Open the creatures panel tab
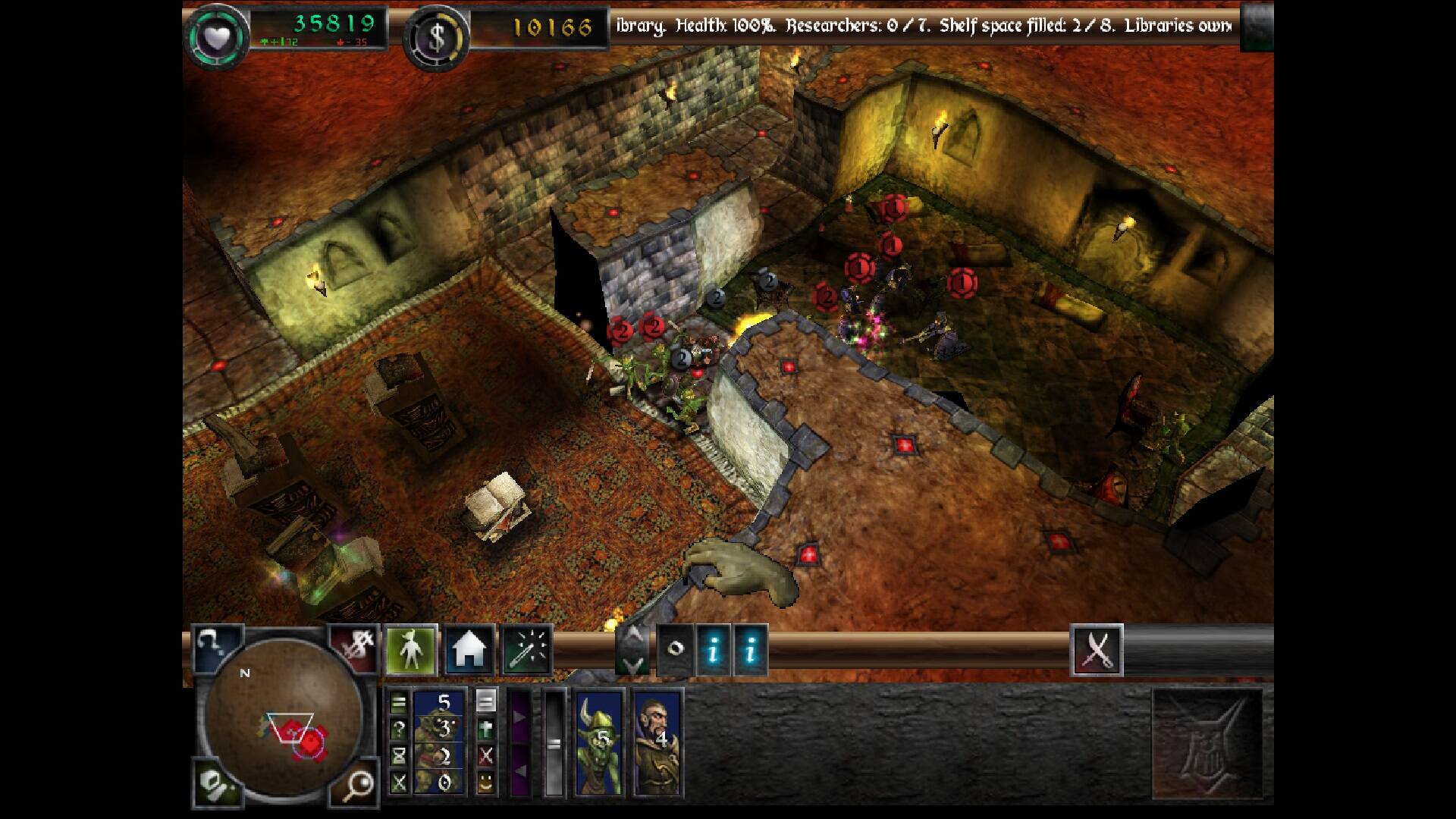This screenshot has width=1456, height=819. click(x=411, y=650)
